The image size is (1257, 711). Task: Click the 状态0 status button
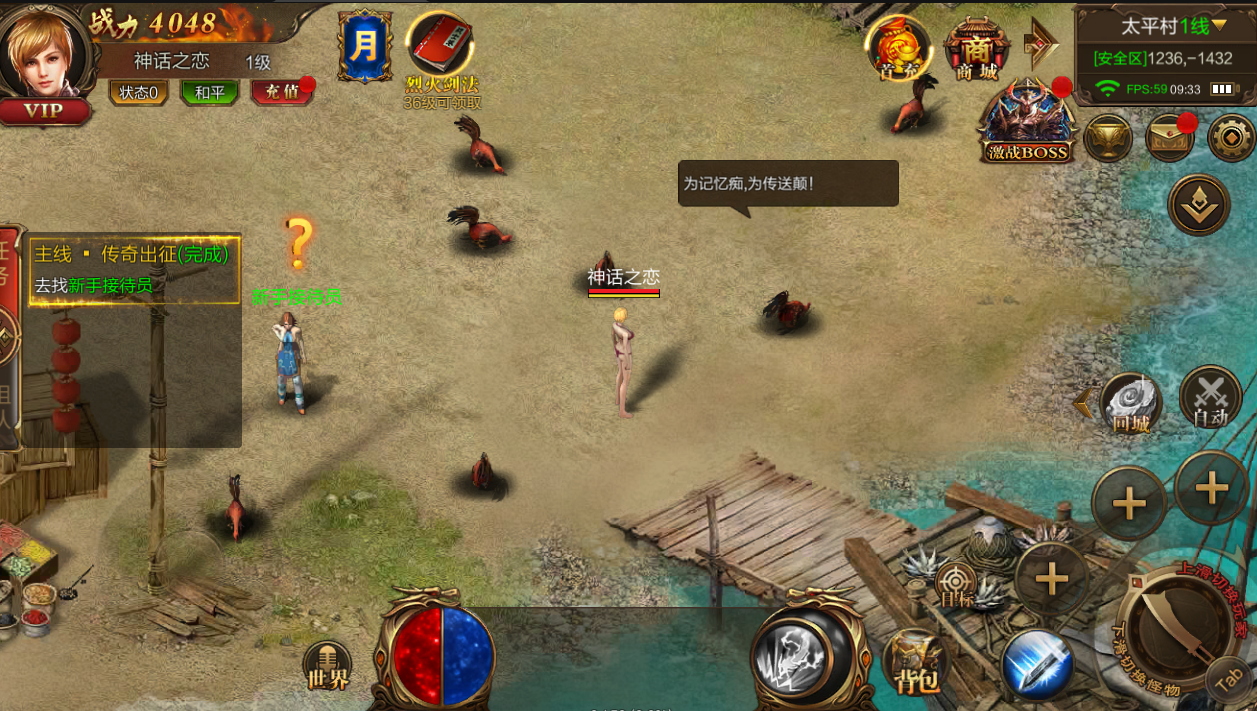(138, 93)
